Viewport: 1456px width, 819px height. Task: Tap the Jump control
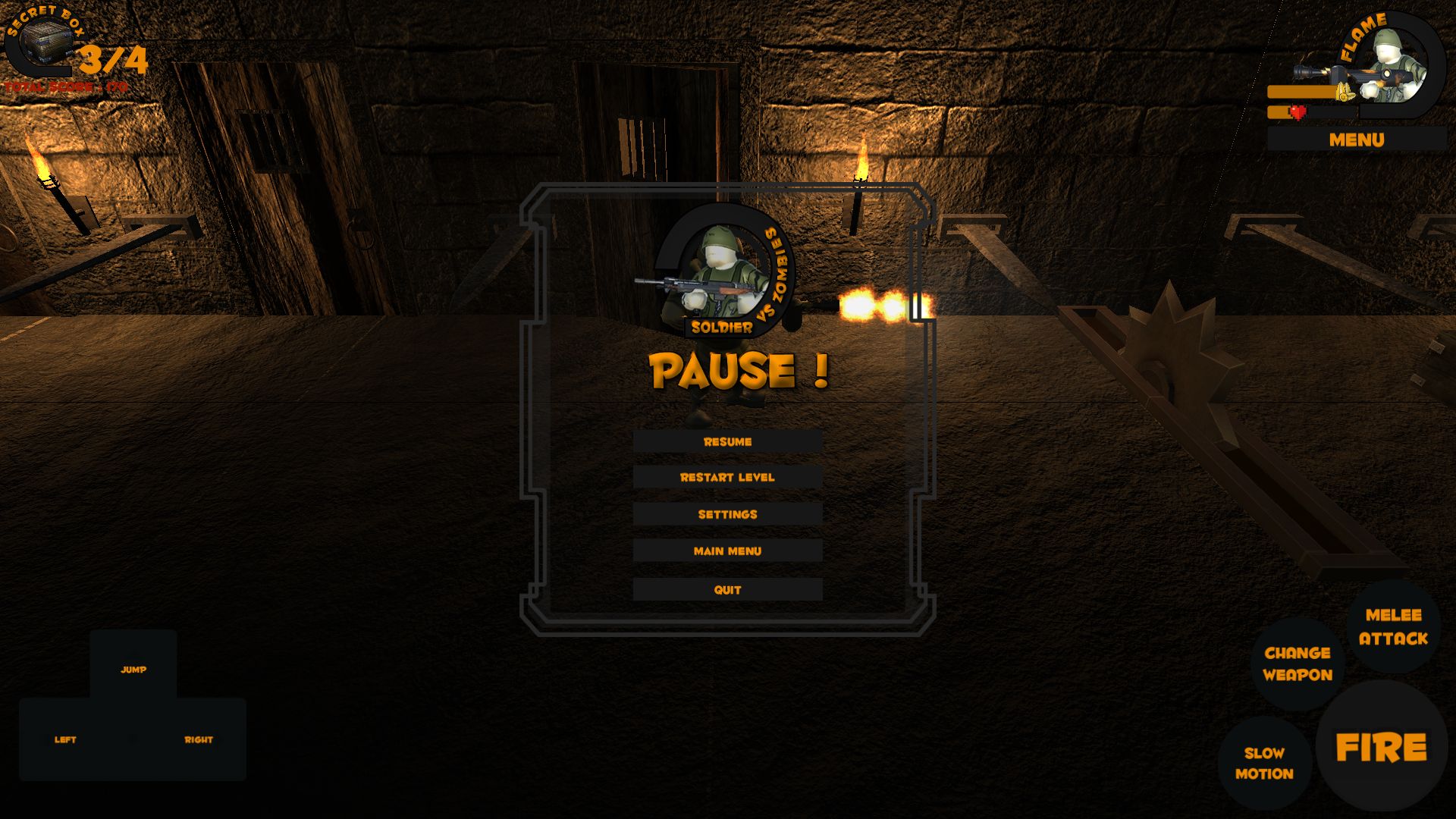pos(133,670)
